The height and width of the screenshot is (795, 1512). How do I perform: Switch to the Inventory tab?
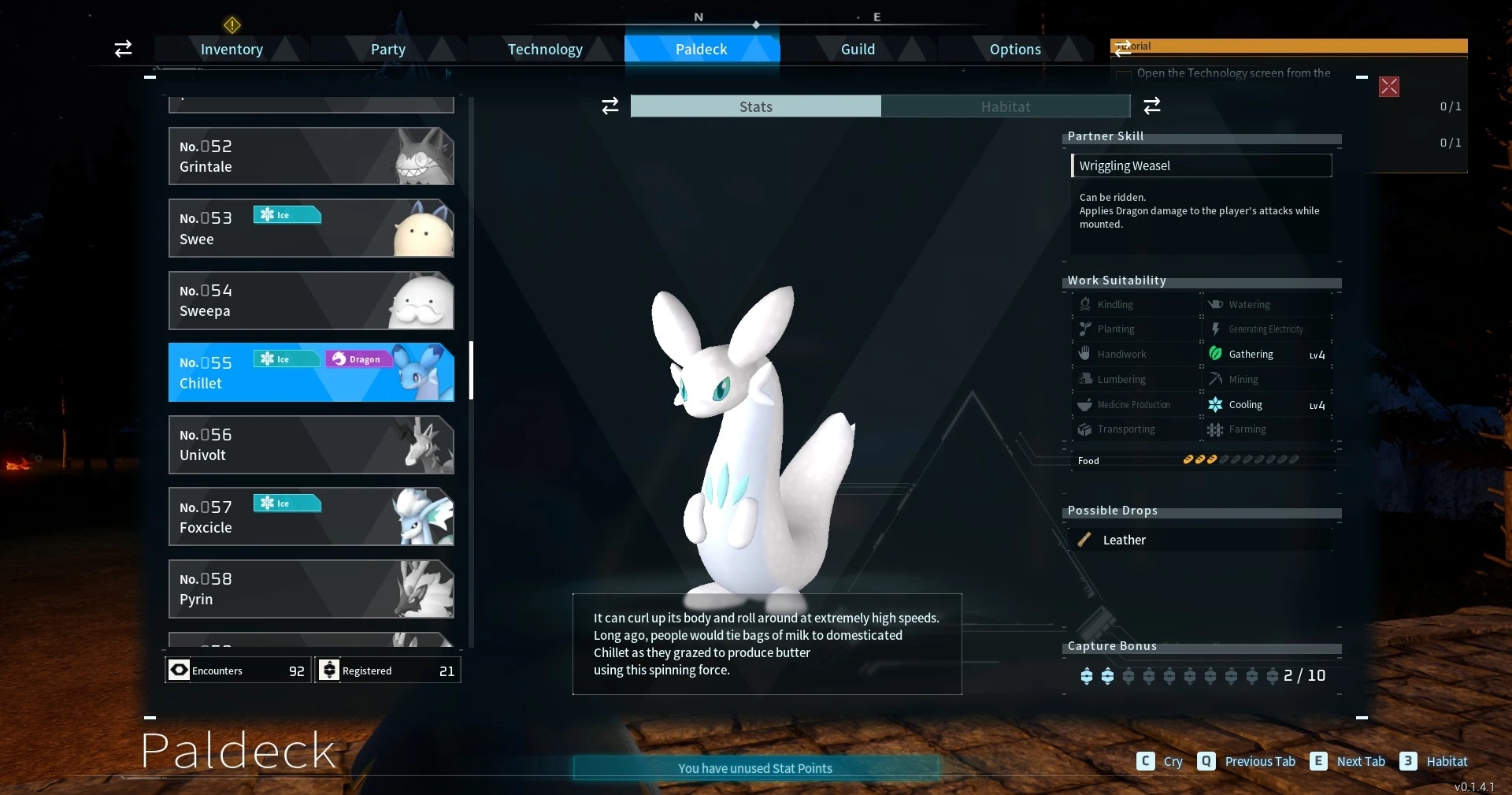pyautogui.click(x=232, y=49)
